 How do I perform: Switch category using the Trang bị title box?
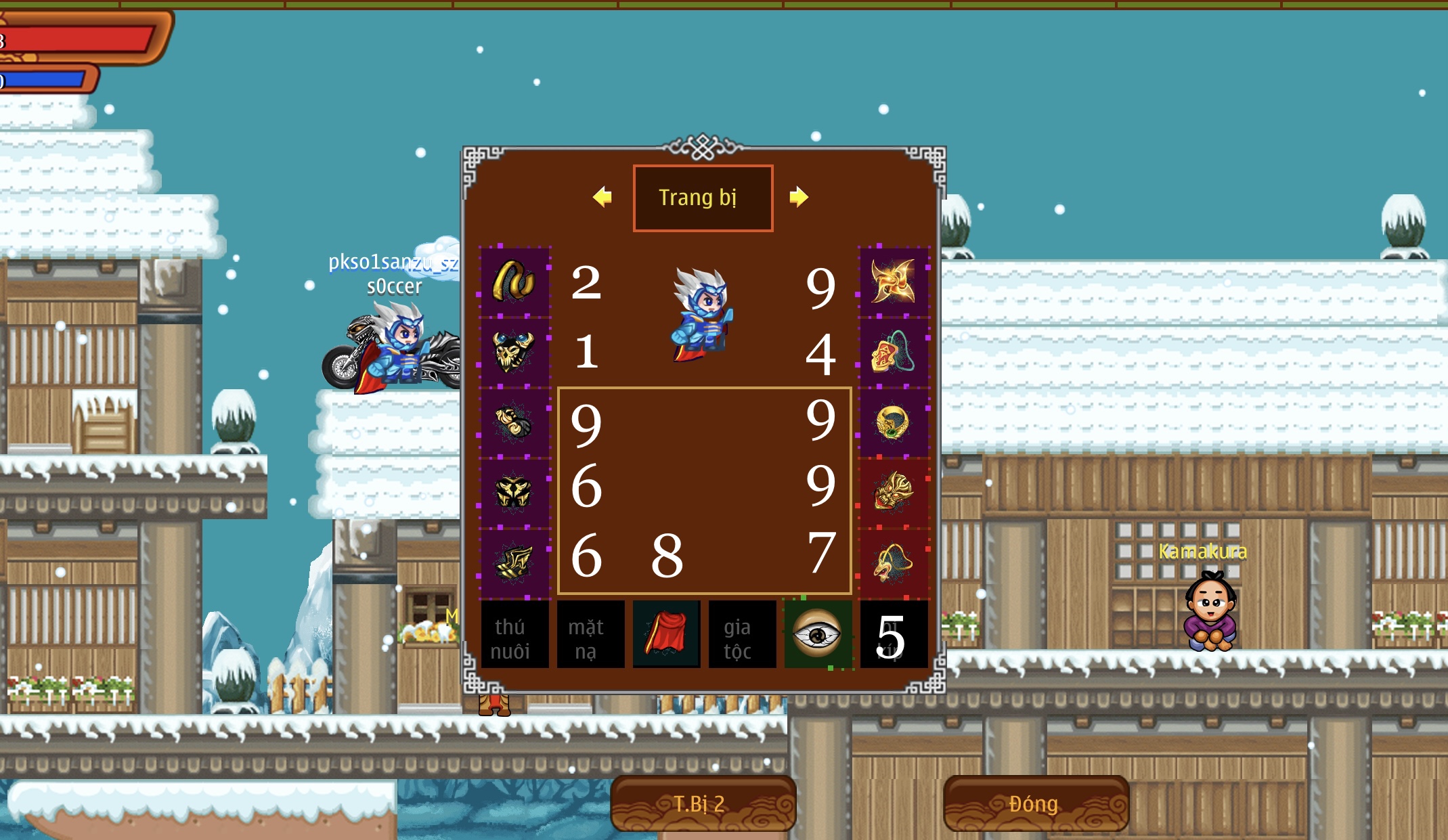tap(702, 196)
